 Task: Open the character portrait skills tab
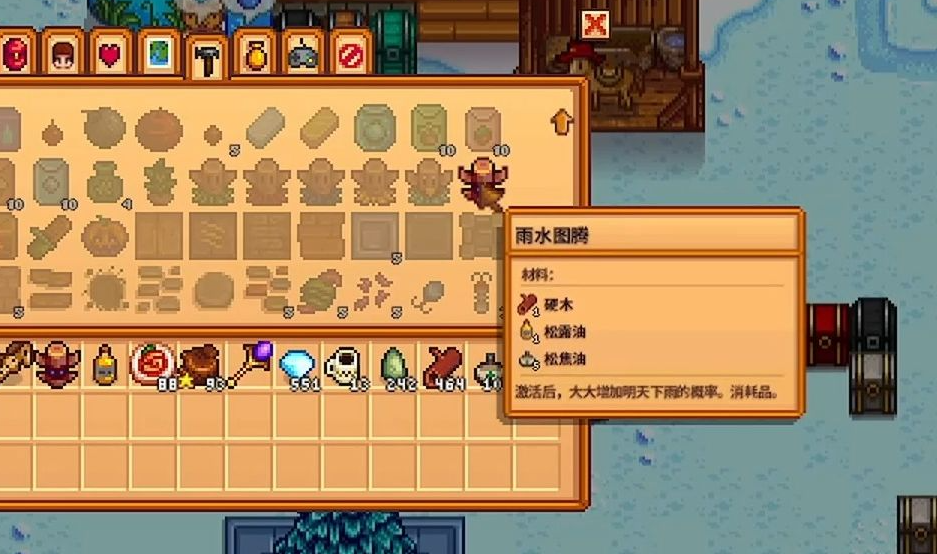pos(62,55)
